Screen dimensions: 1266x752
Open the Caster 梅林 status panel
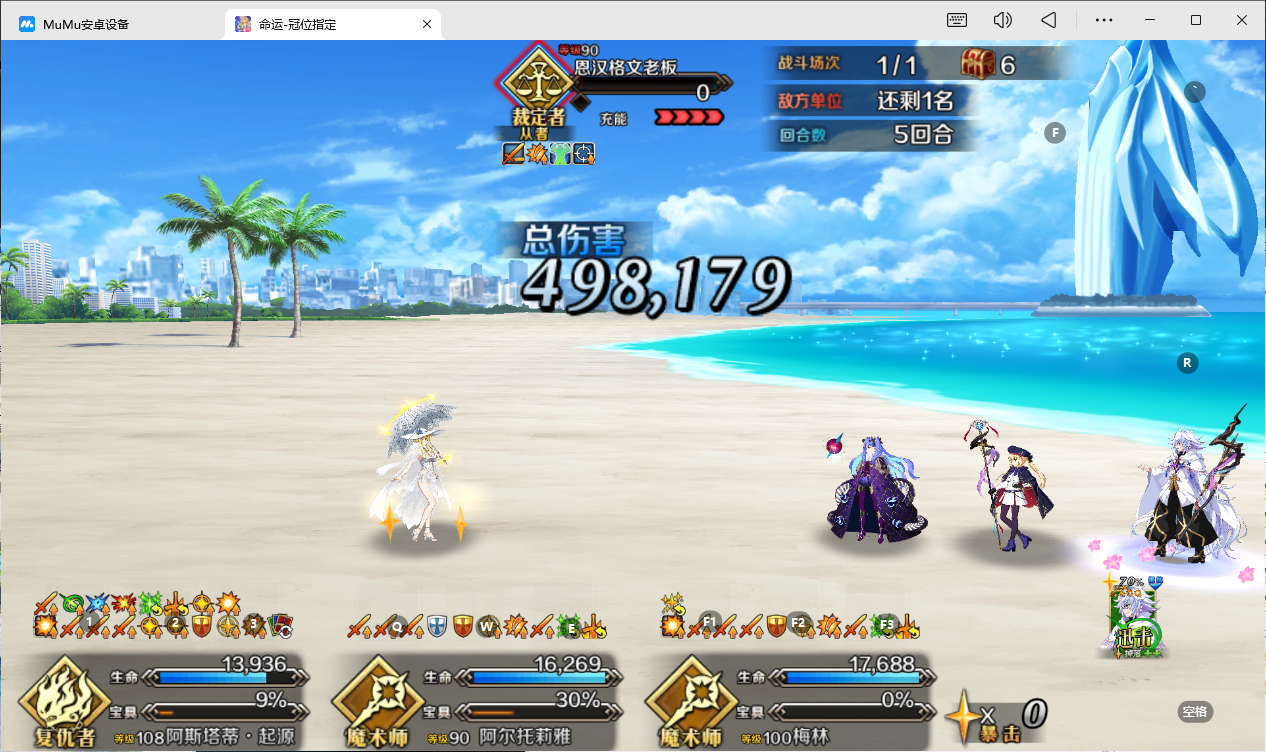(x=790, y=698)
